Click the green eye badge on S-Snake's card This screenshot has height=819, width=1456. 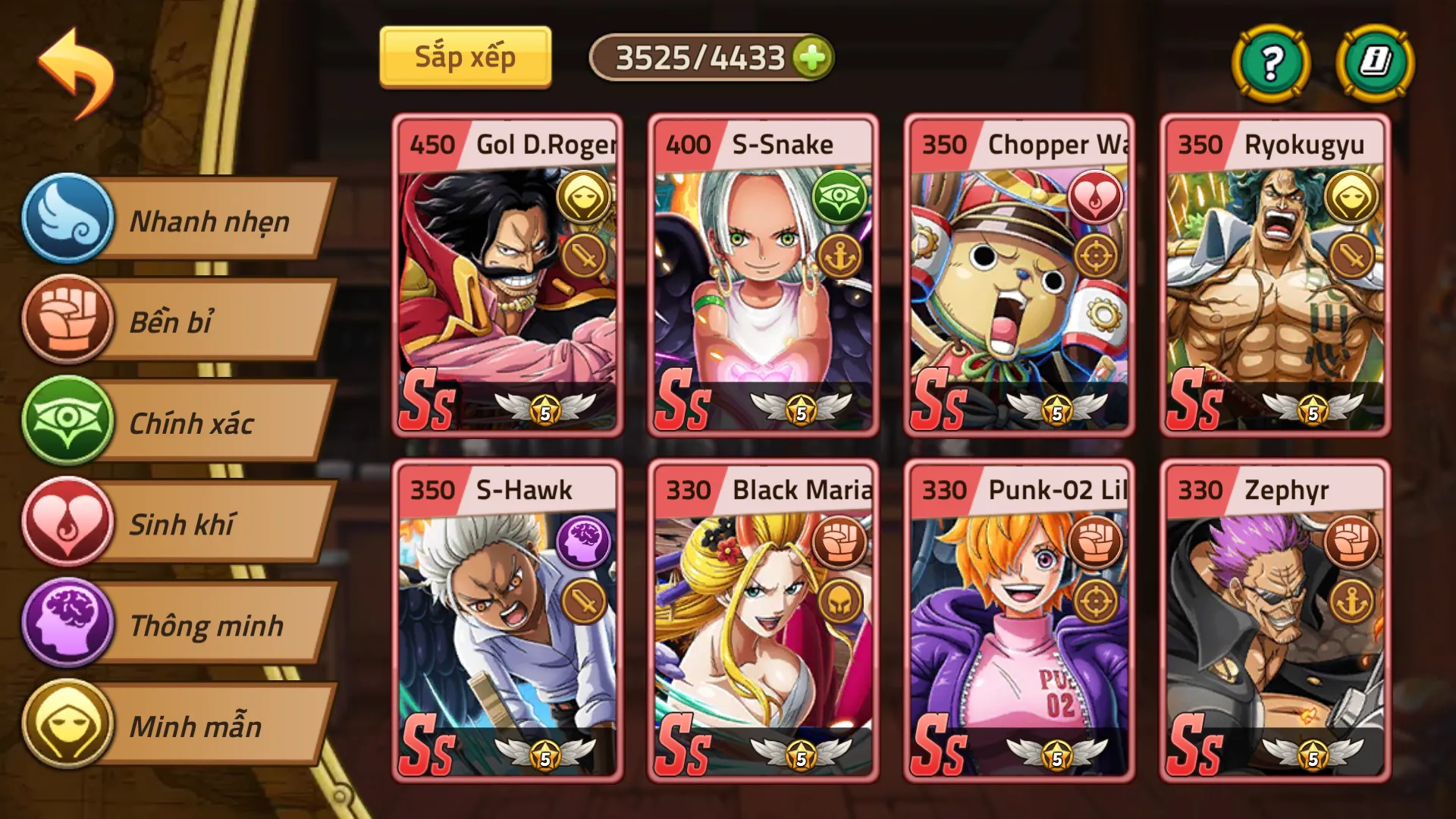(x=838, y=195)
